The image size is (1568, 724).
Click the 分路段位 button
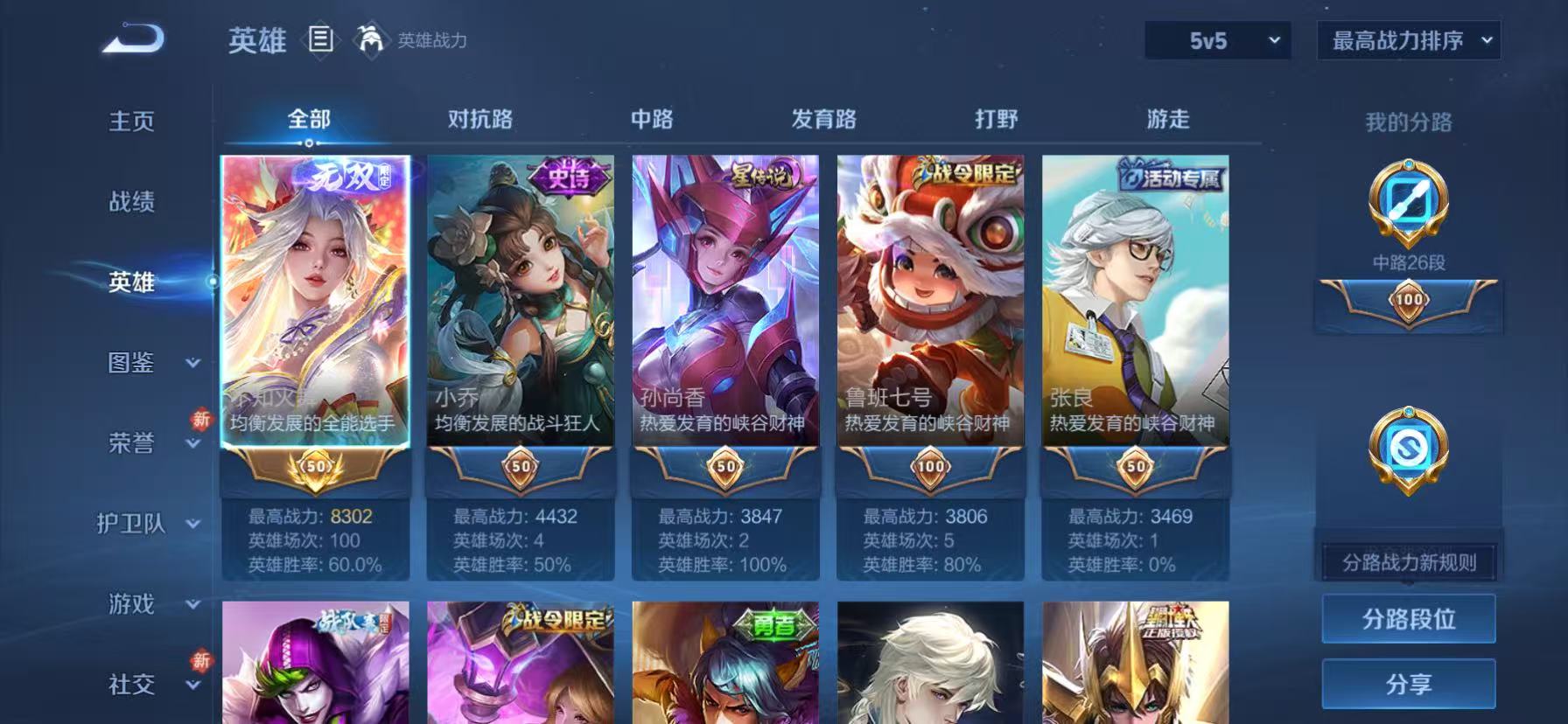tap(1408, 617)
